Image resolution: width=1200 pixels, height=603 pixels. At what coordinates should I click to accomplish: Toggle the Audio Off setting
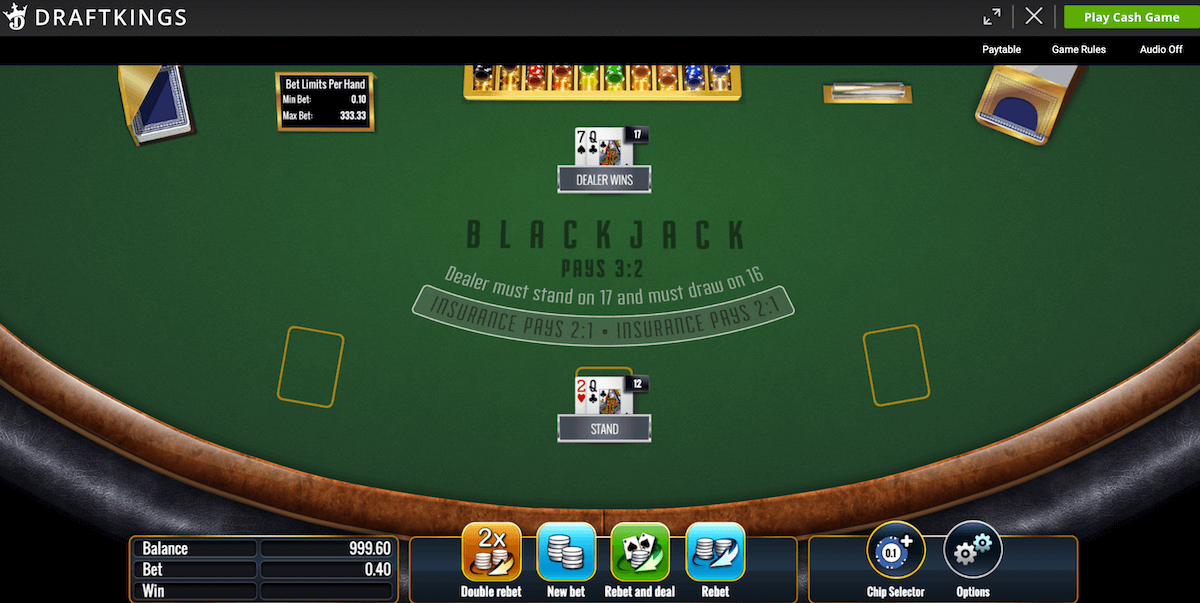coord(1161,49)
